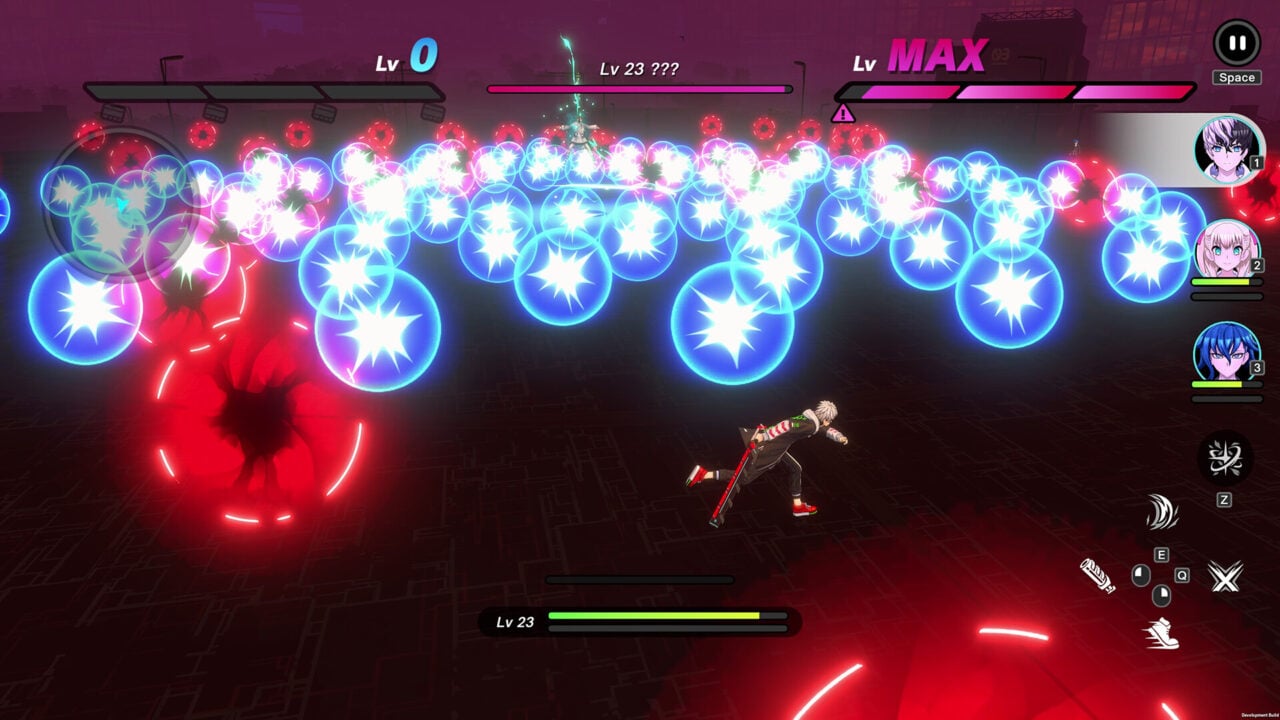Select the slash attack icon above the E key
1280x720 pixels.
[x=1162, y=512]
